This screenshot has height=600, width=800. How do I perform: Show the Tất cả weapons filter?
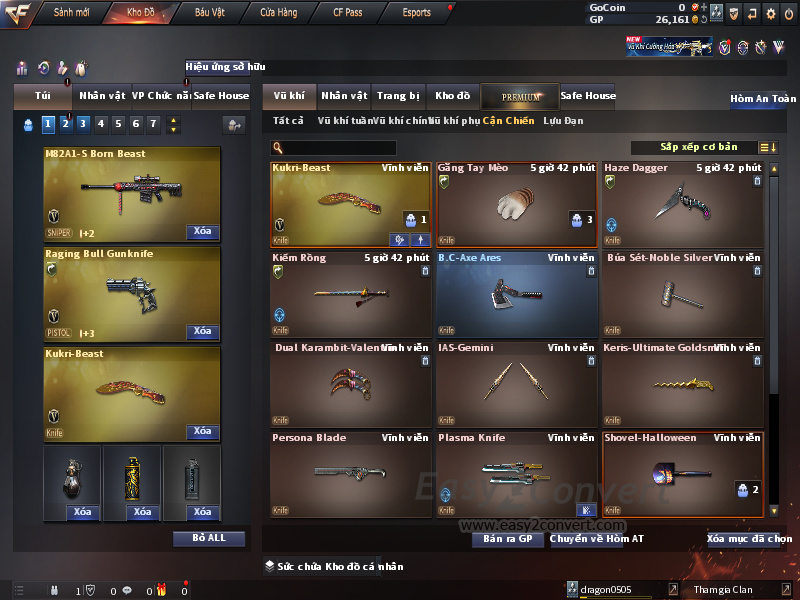point(288,121)
